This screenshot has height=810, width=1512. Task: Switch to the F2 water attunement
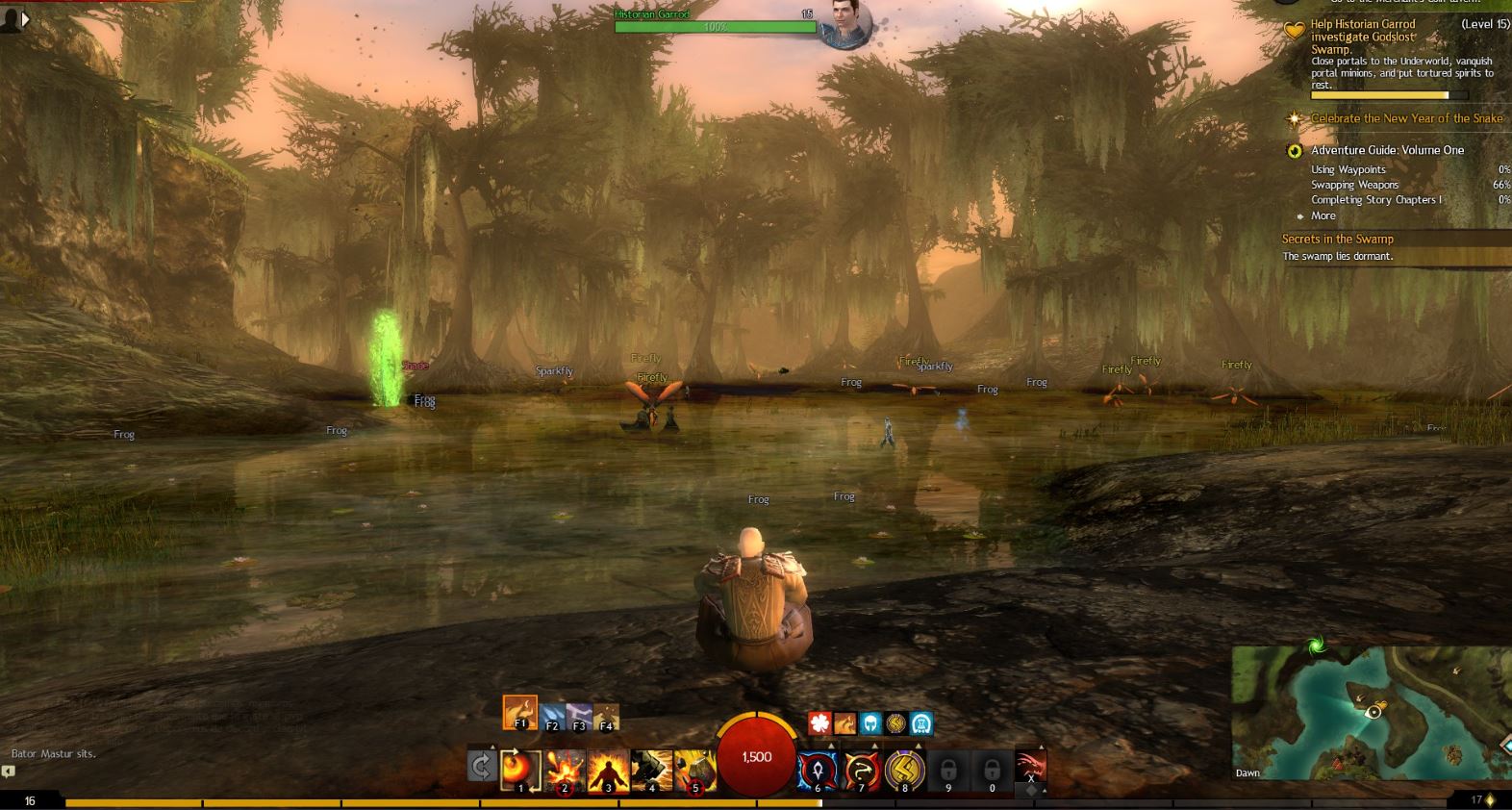tap(552, 718)
